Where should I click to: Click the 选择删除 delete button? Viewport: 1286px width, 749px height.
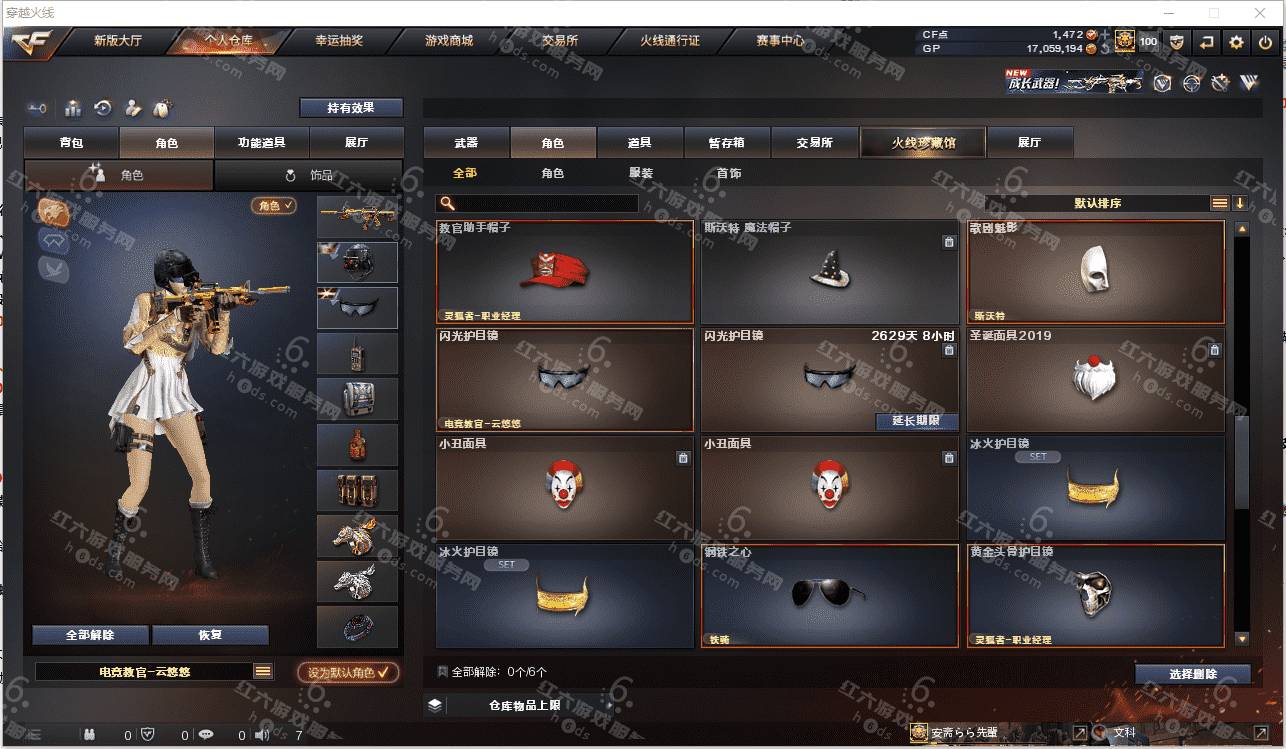pyautogui.click(x=1192, y=674)
